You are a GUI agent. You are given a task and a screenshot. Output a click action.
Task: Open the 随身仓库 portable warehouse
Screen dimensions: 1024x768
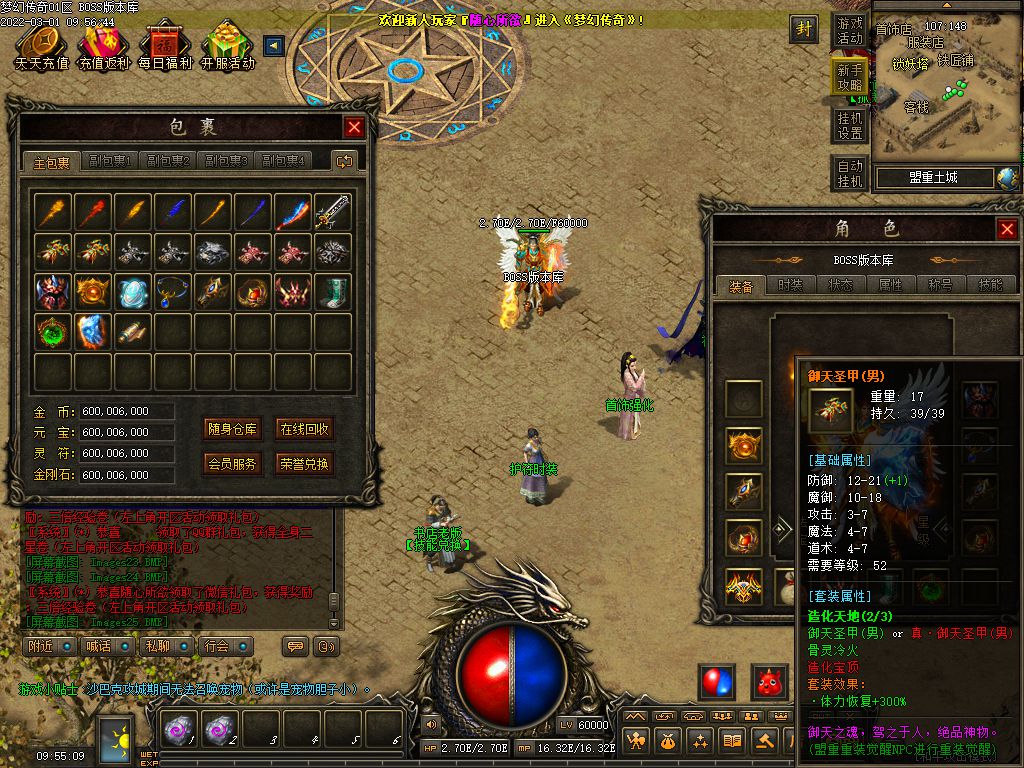[232, 430]
